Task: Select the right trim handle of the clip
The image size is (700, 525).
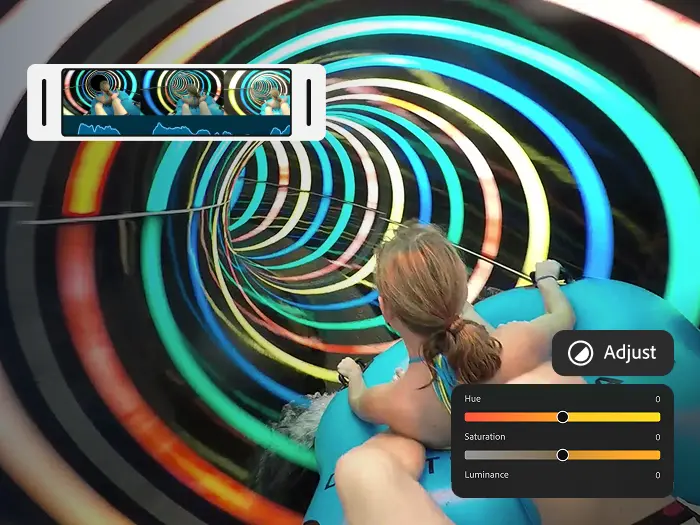Action: [x=309, y=102]
